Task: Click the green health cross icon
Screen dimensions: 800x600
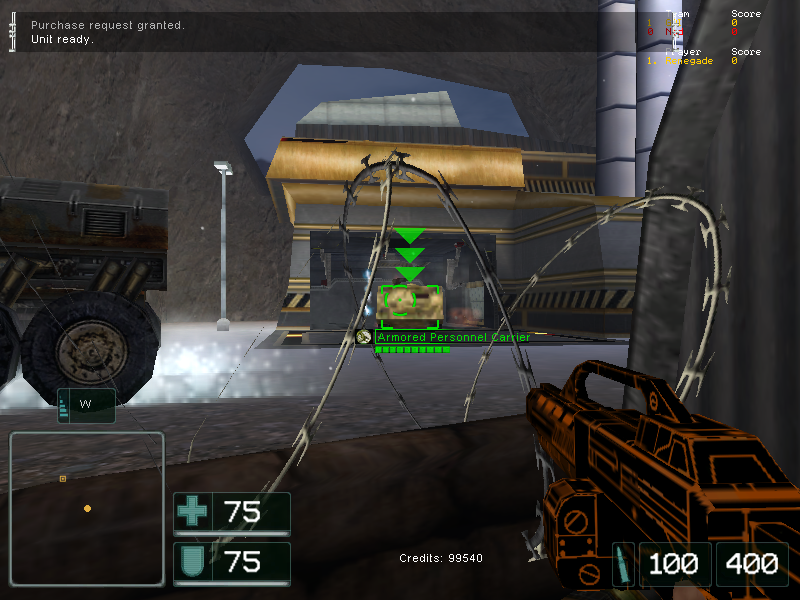Action: click(x=192, y=513)
